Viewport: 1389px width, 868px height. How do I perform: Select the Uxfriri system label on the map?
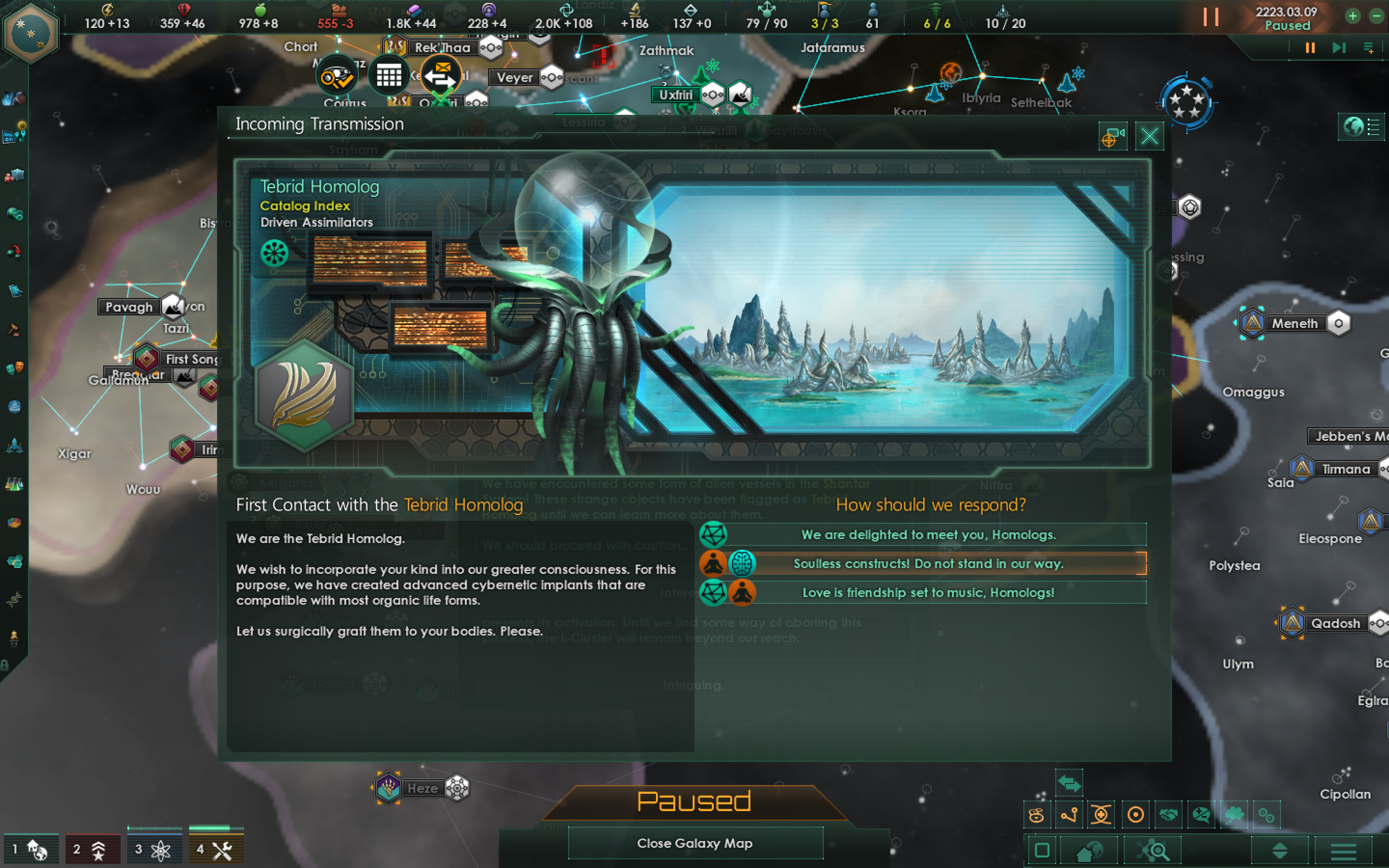677,95
